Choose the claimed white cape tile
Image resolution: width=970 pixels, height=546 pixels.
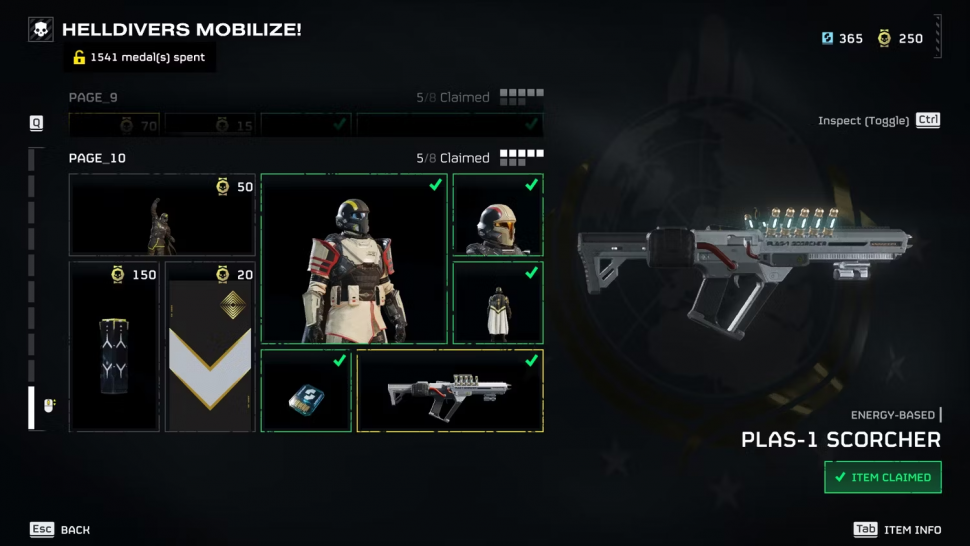pos(498,303)
